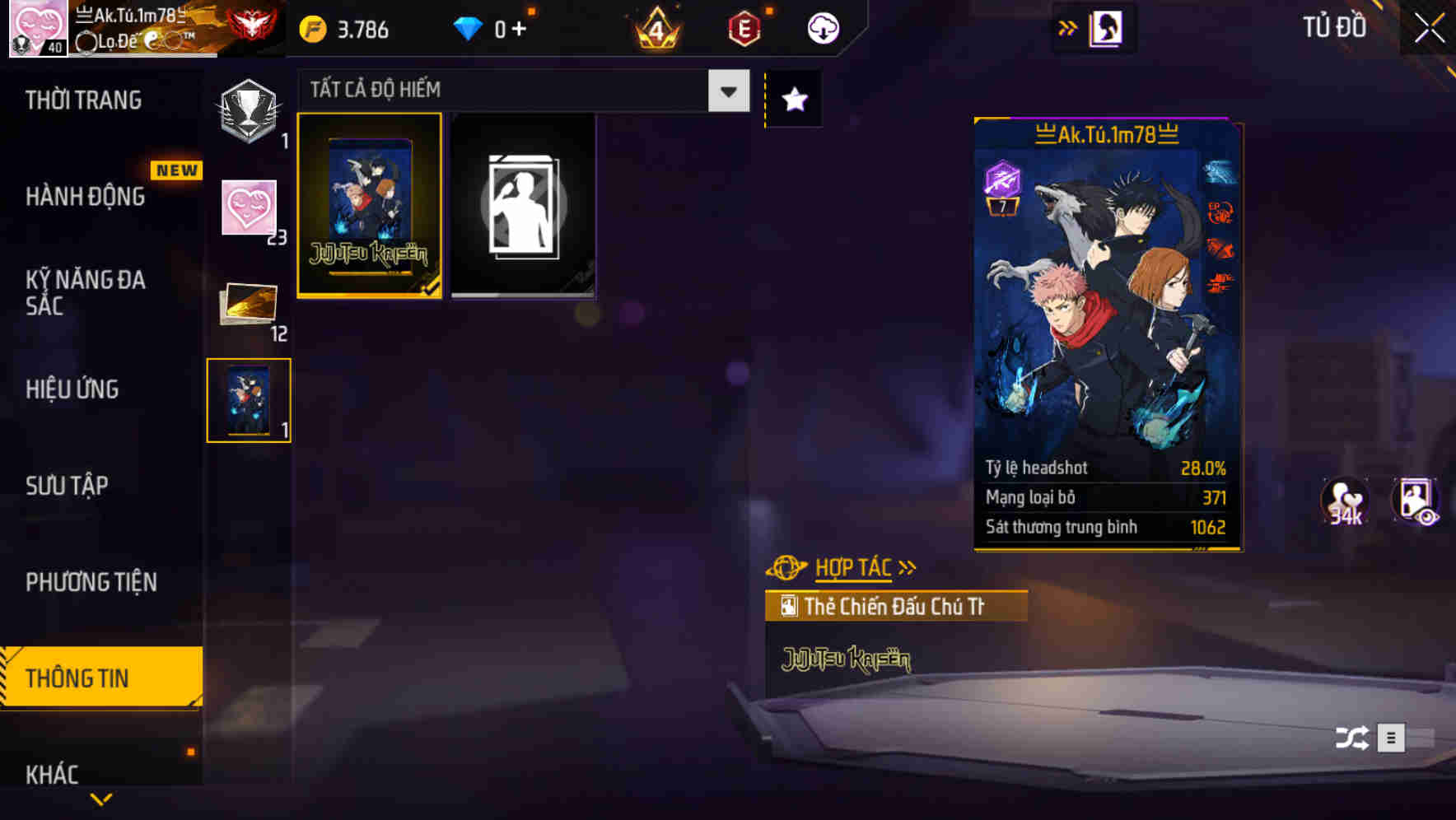Select the Jujutsu Kaisen card thumbnail
This screenshot has width=1456, height=820.
tap(369, 206)
